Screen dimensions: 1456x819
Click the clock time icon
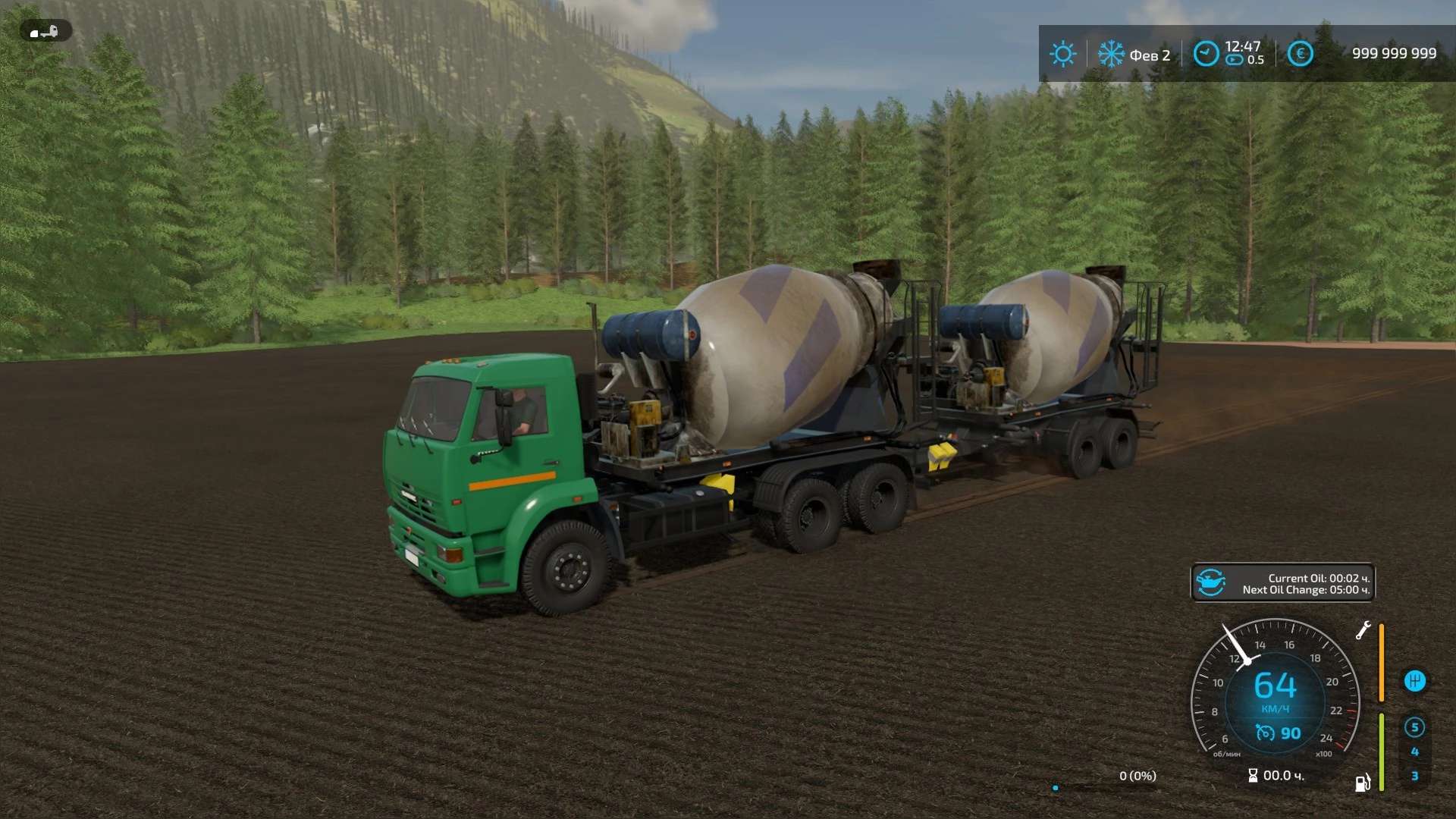(1206, 54)
